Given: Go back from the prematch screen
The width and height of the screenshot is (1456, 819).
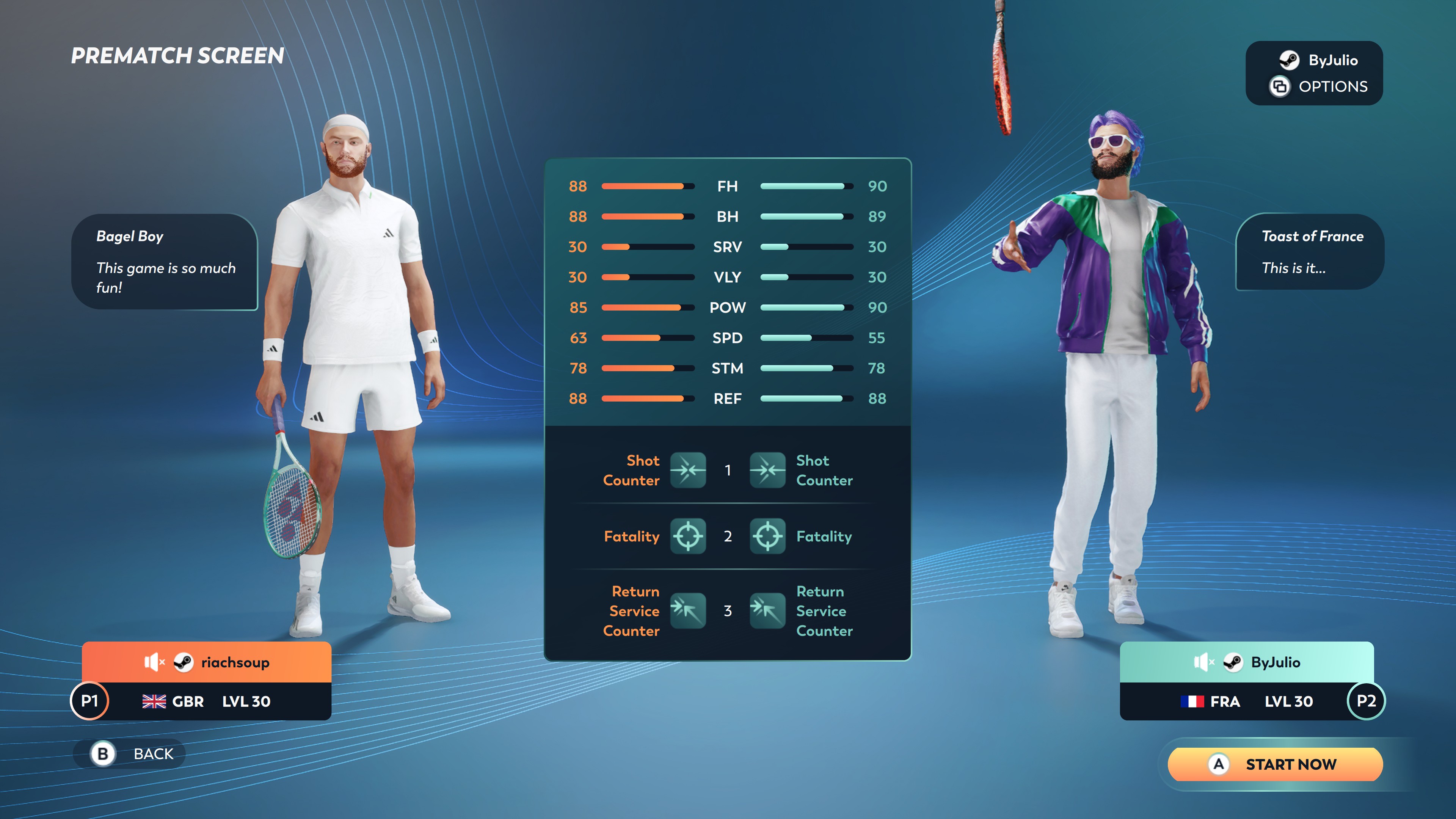Looking at the screenshot, I should tap(130, 753).
